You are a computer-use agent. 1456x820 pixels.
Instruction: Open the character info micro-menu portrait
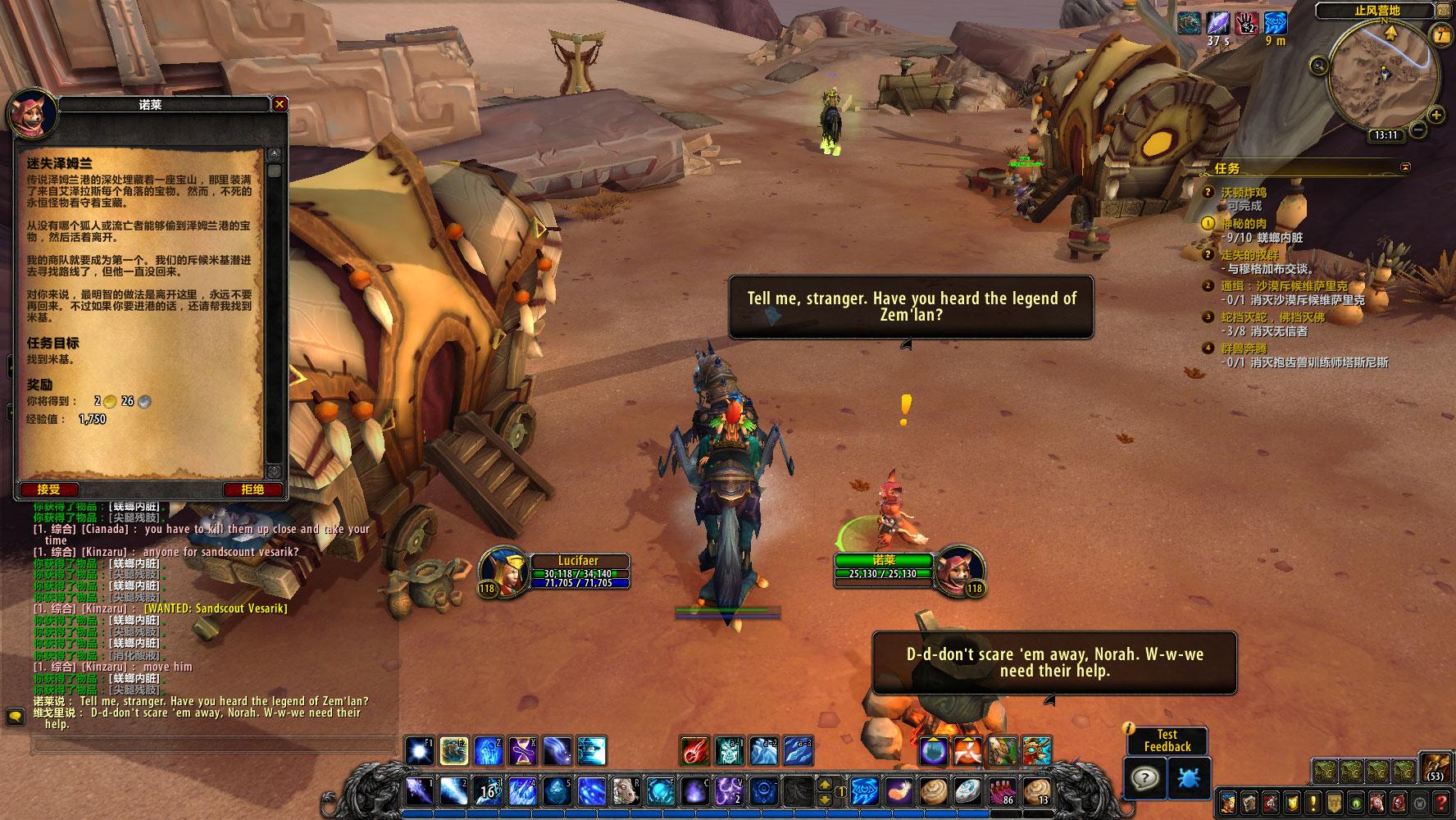[x=1228, y=802]
